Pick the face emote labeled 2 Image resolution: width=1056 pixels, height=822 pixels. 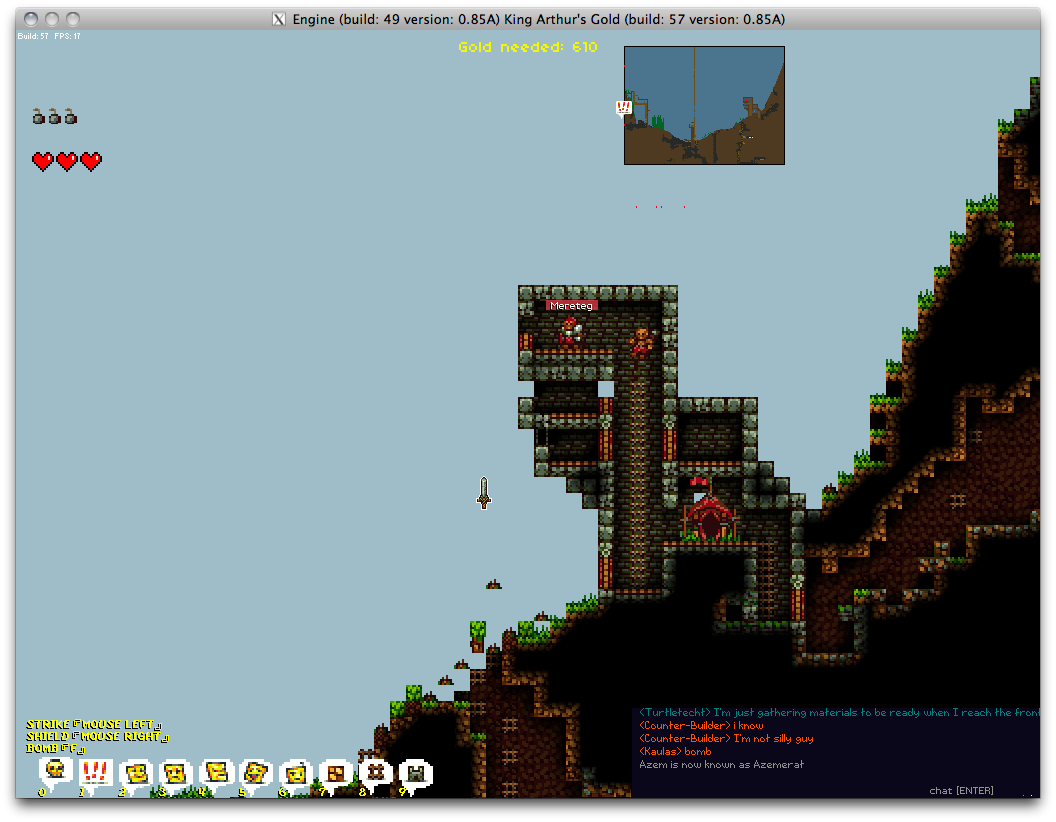pos(136,773)
